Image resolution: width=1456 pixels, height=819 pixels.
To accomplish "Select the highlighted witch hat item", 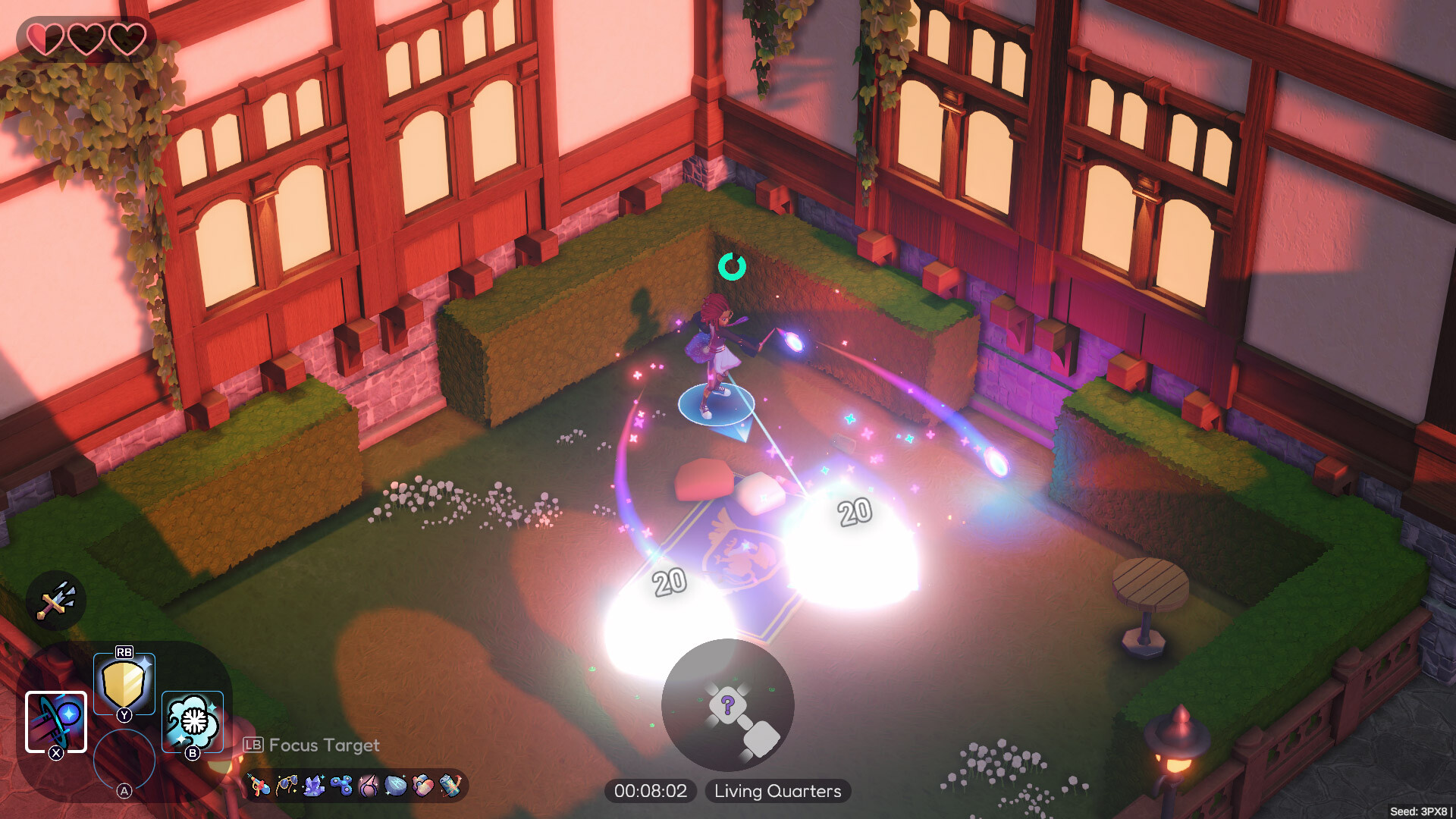I will pyautogui.click(x=369, y=785).
